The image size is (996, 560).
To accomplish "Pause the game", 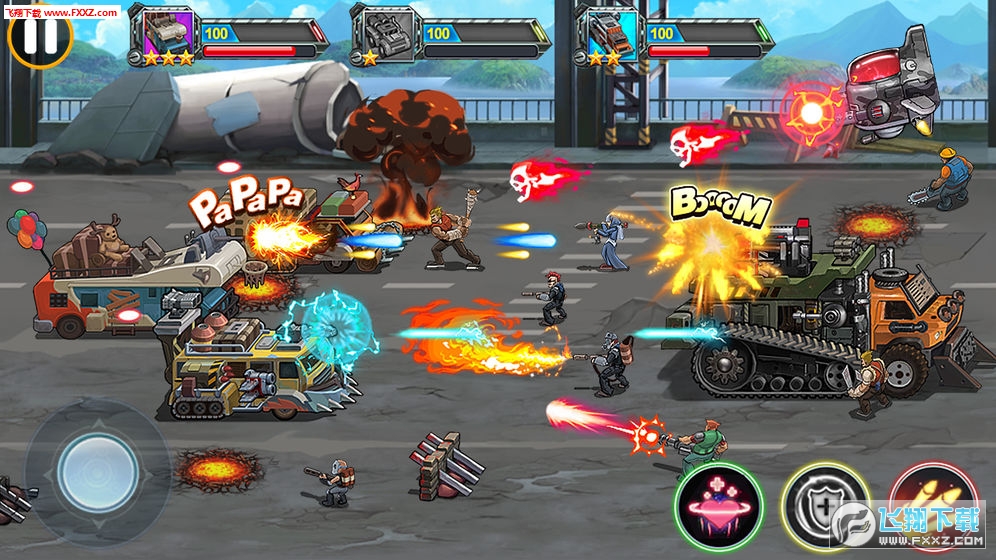I will tap(39, 34).
